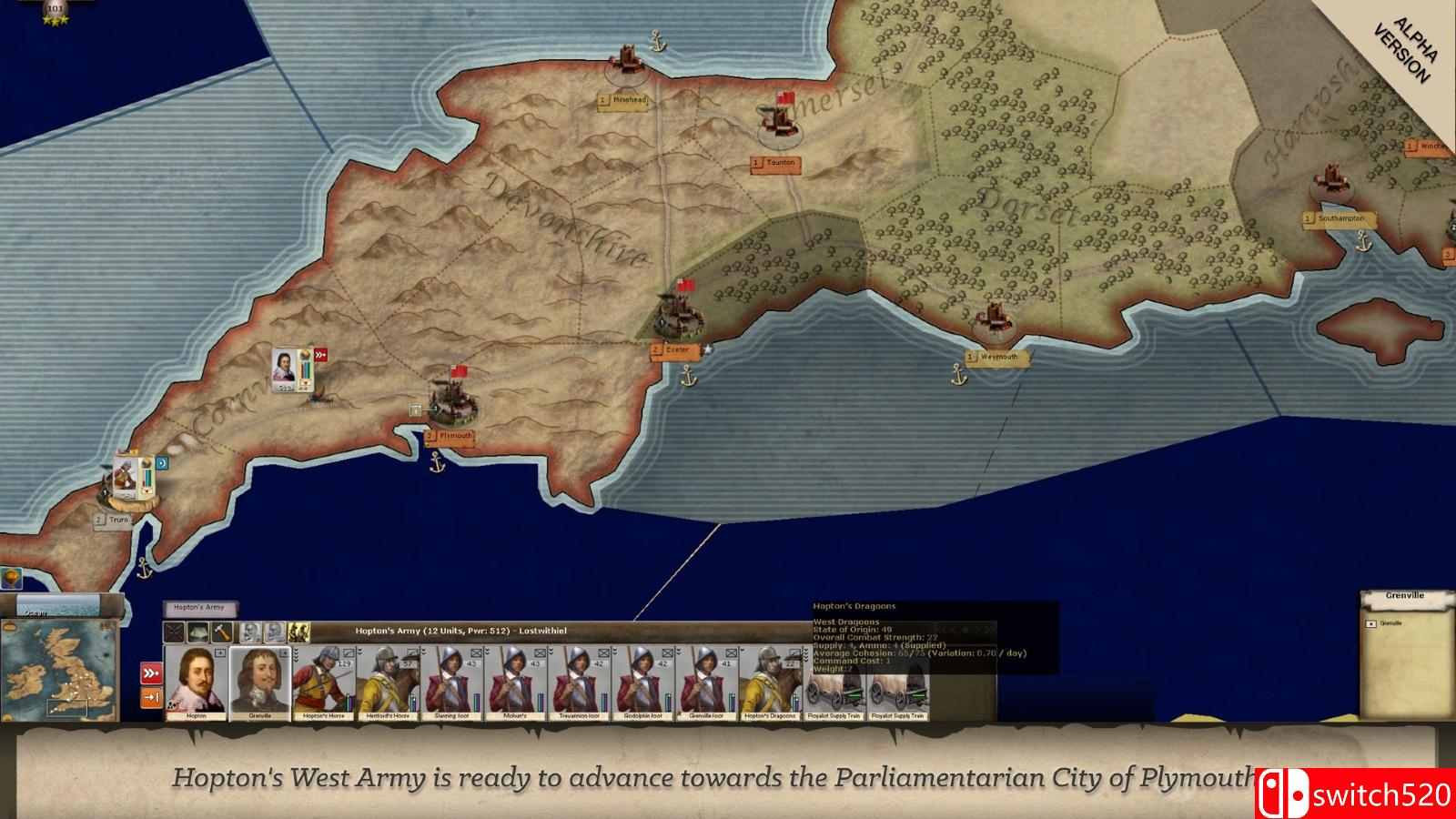The height and width of the screenshot is (819, 1456).
Task: Click the plus toggle on Grenville's portrait card
Action: 284,652
